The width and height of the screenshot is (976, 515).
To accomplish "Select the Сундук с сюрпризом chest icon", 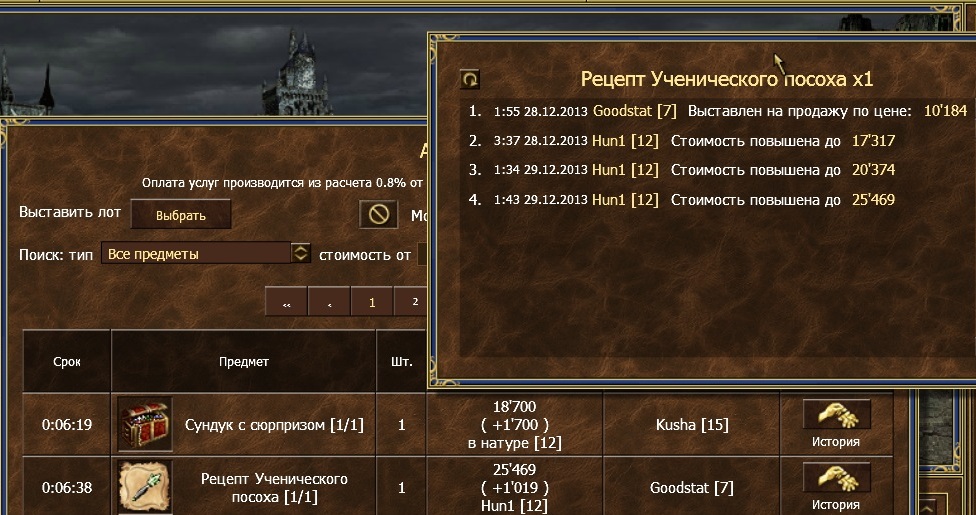I will tap(145, 425).
